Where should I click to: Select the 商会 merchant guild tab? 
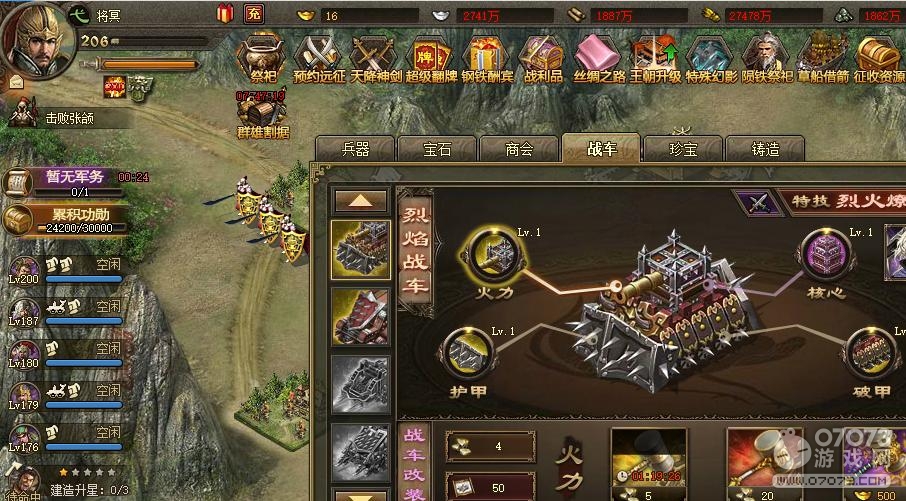click(x=519, y=149)
